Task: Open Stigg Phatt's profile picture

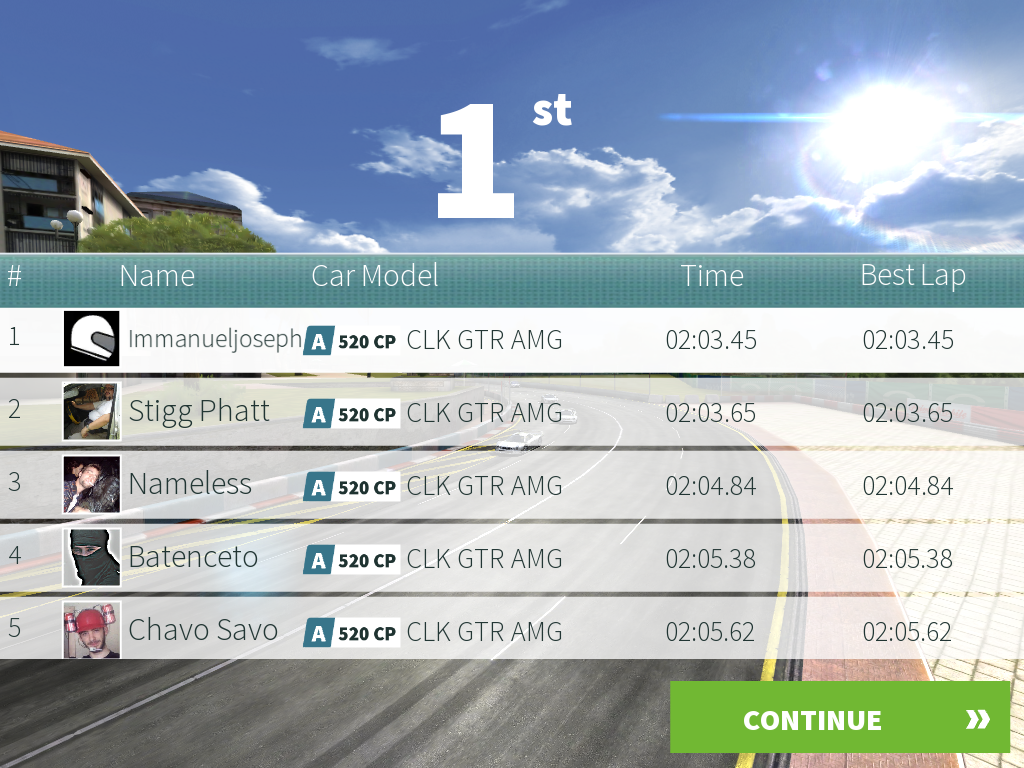Action: (x=92, y=411)
